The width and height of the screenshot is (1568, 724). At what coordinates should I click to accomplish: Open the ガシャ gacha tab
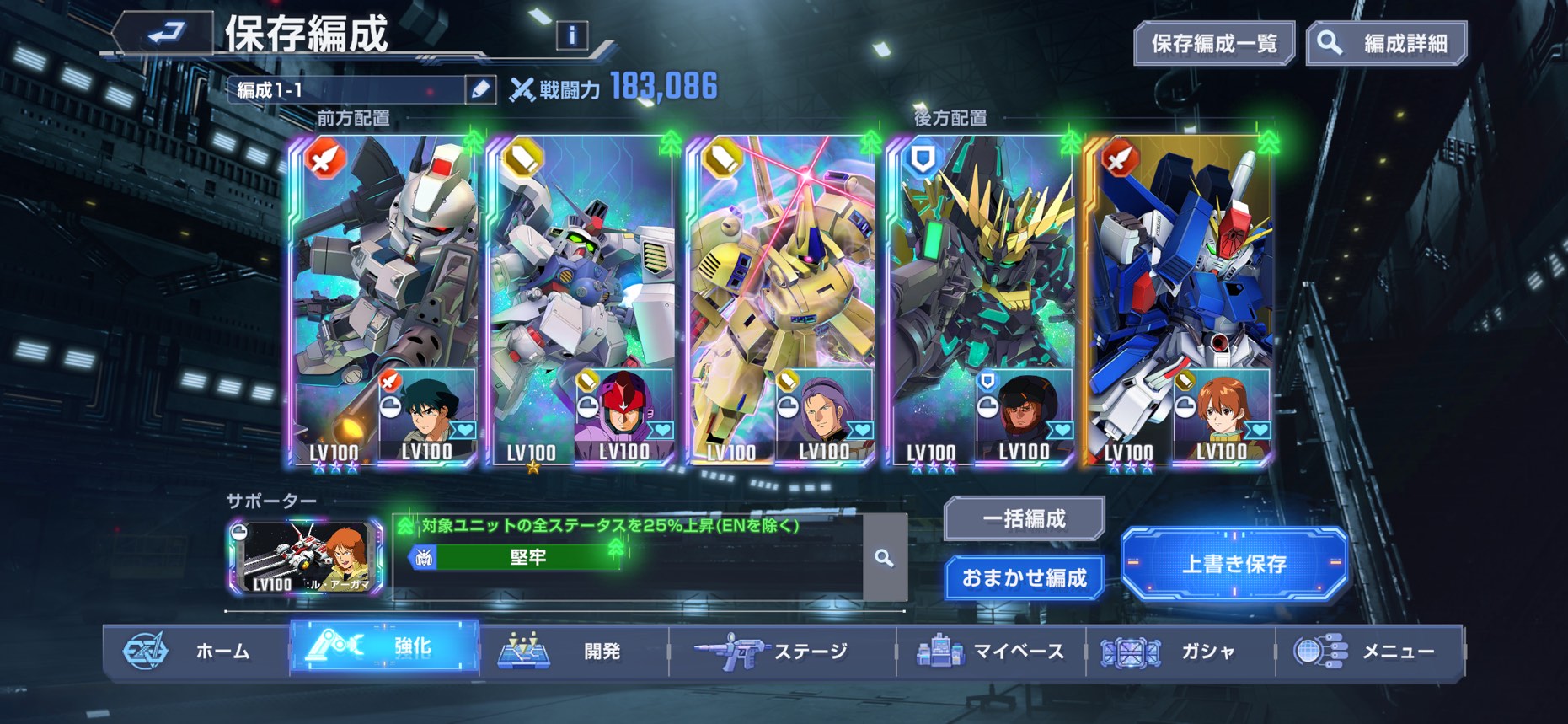click(x=1180, y=651)
